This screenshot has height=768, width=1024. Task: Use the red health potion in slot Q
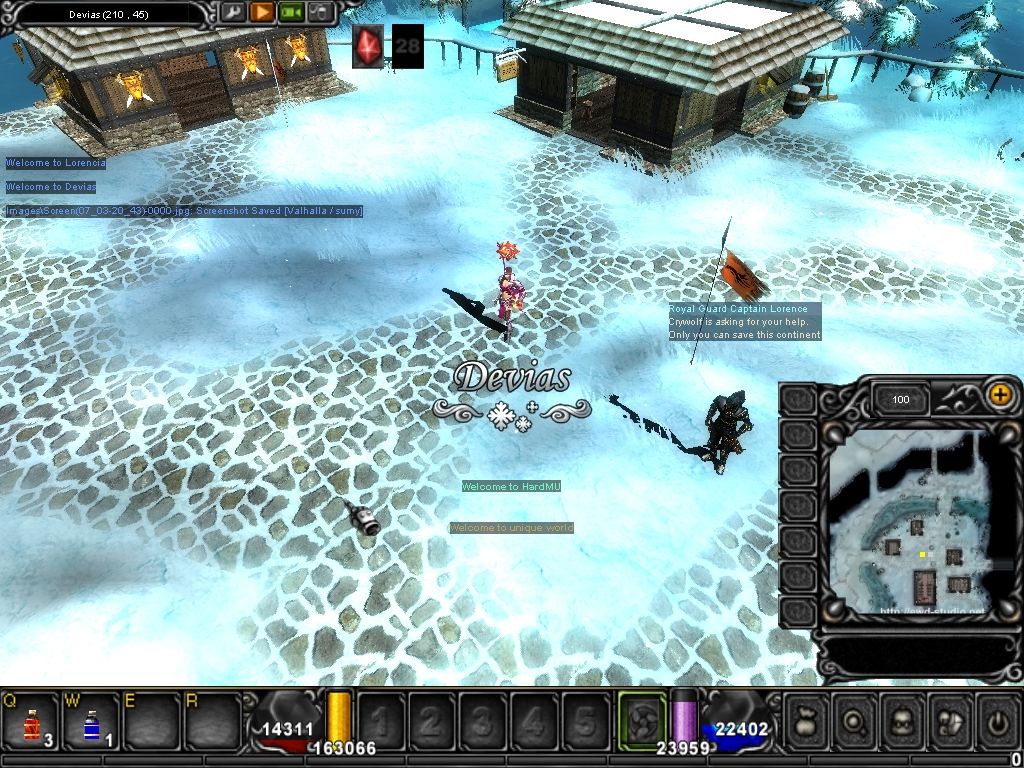coord(31,721)
